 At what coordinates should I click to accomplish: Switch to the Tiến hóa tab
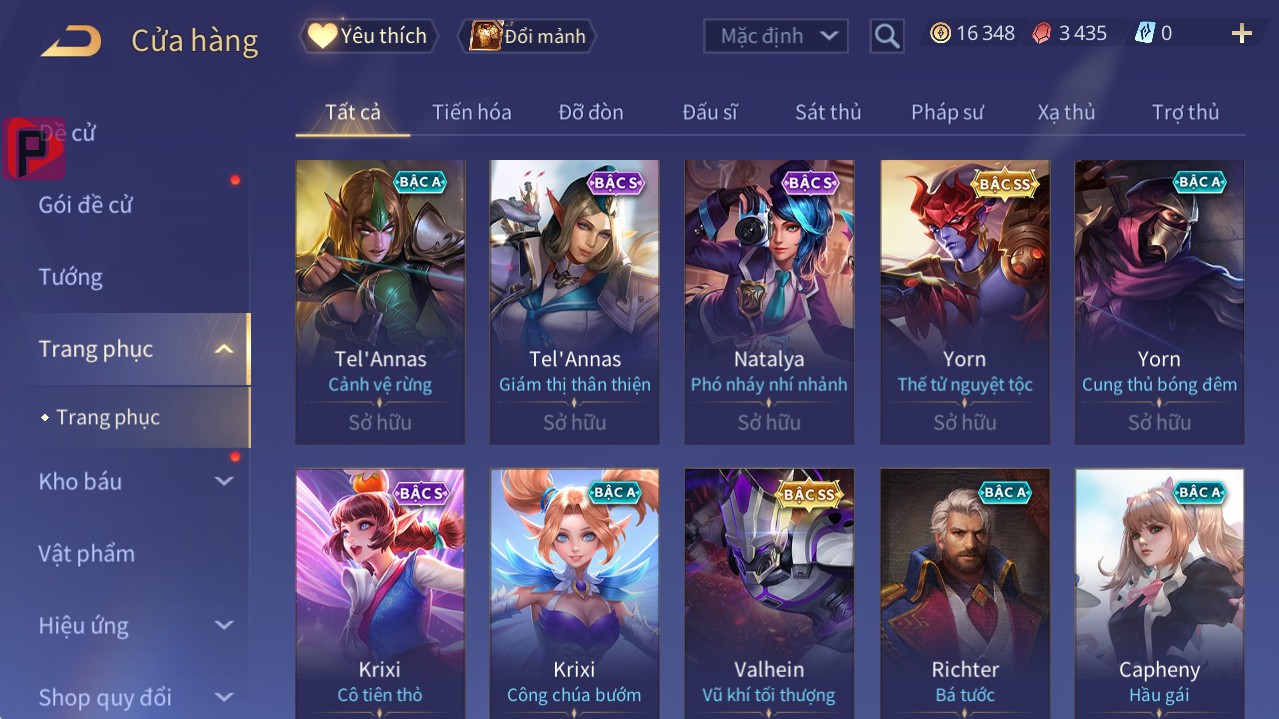click(x=471, y=112)
